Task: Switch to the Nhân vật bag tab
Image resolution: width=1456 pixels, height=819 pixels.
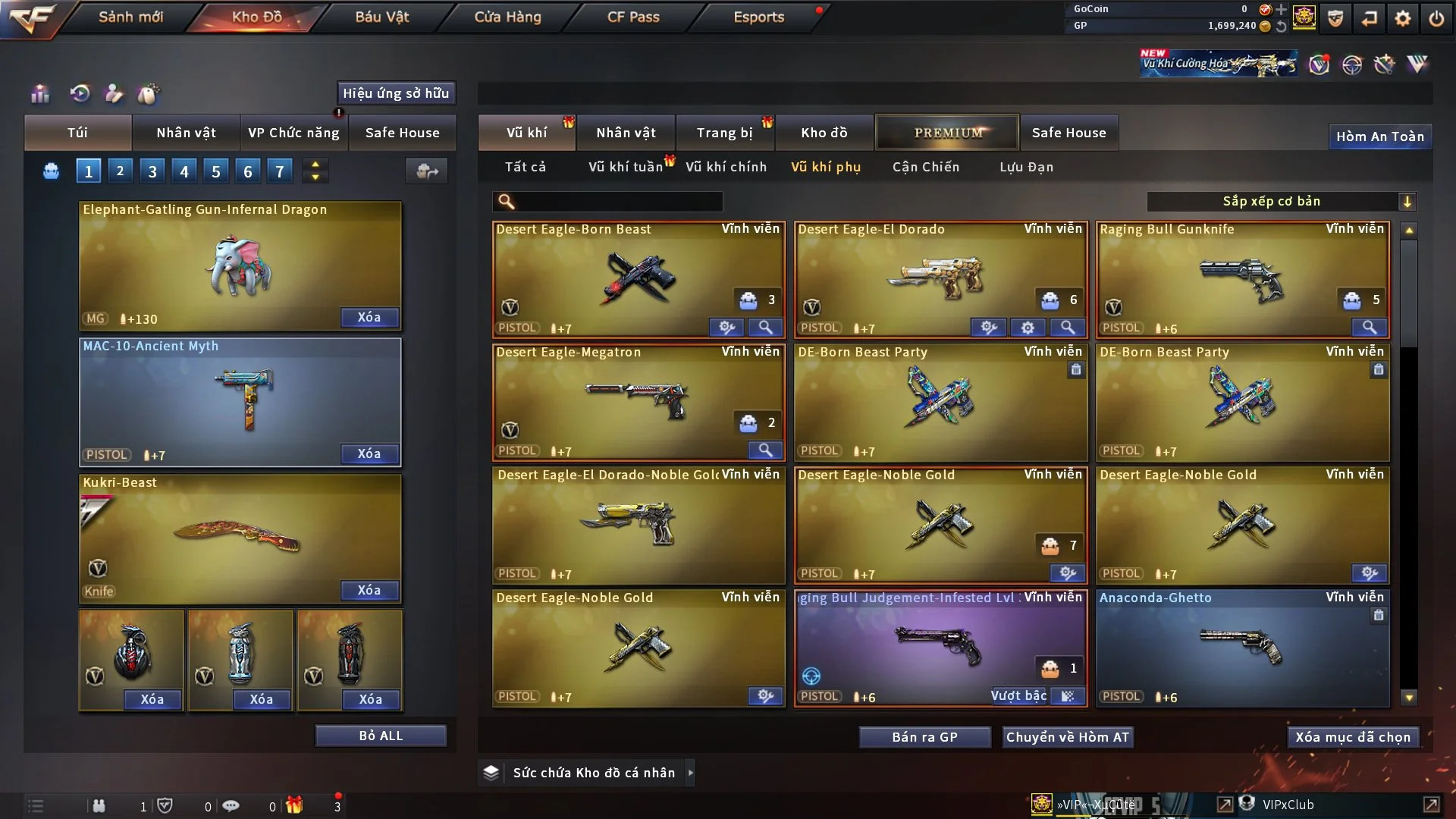Action: coord(186,133)
